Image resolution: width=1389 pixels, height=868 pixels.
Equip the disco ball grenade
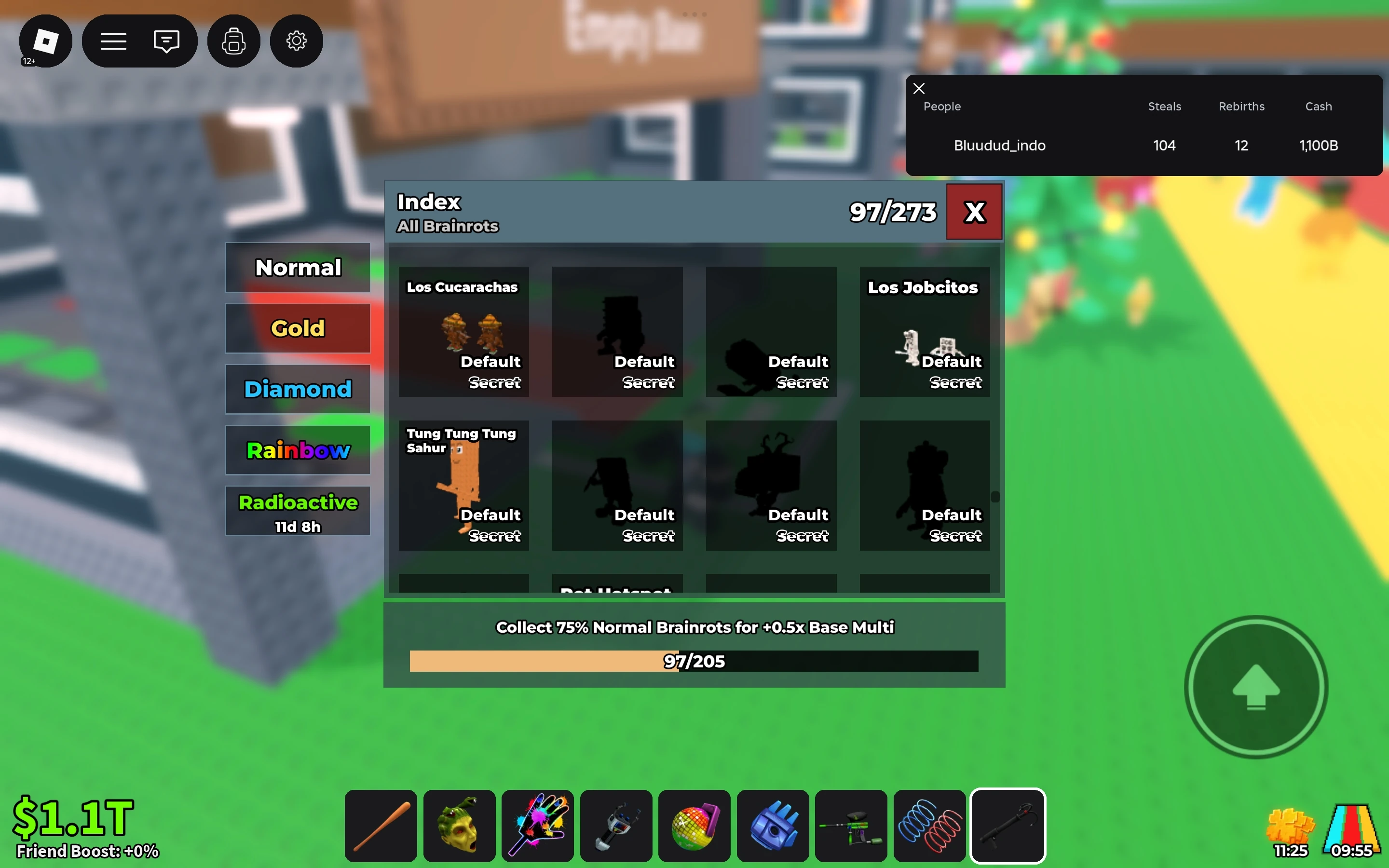(694, 826)
